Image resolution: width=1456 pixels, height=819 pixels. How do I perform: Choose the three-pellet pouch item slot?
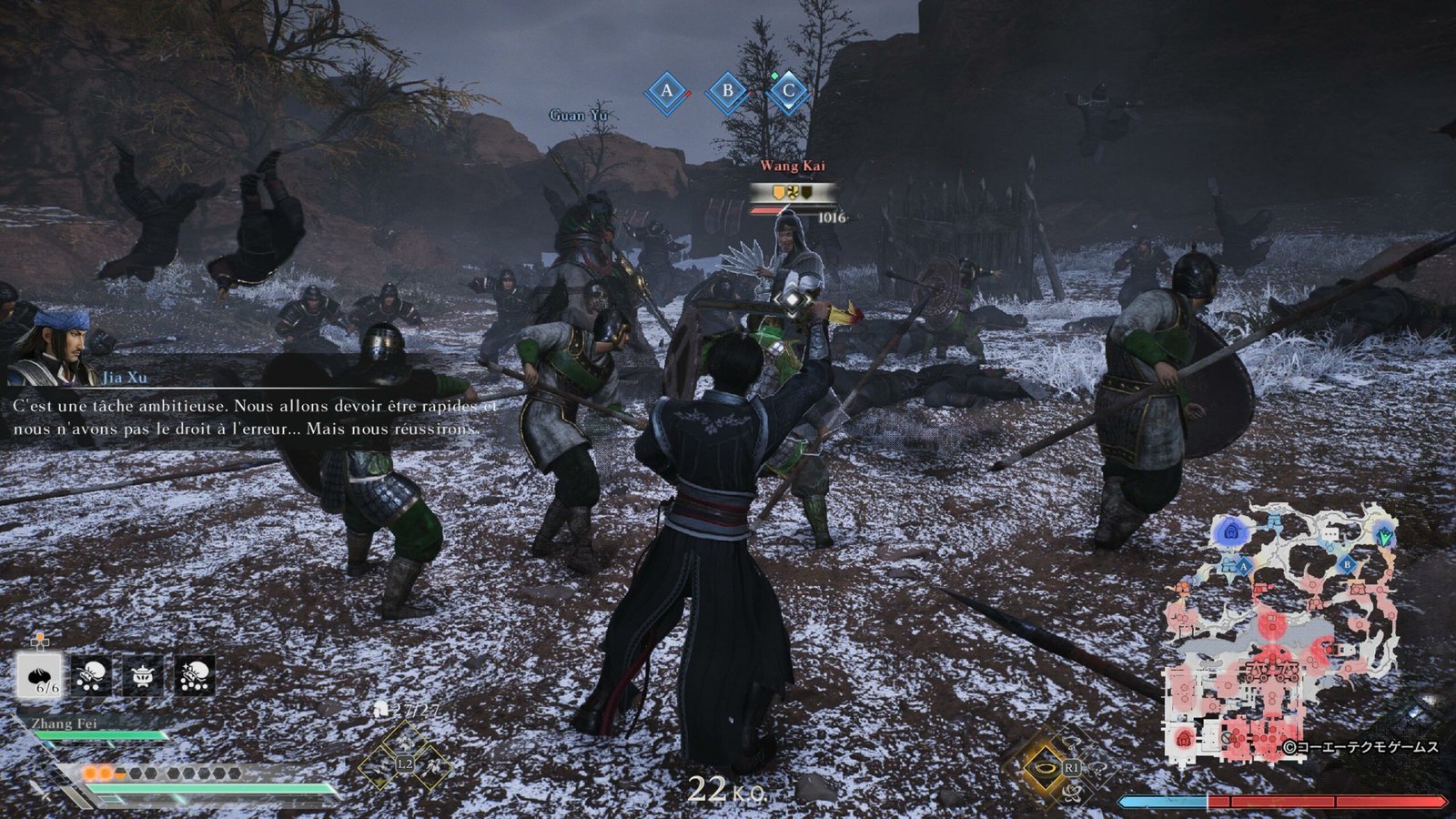92,675
